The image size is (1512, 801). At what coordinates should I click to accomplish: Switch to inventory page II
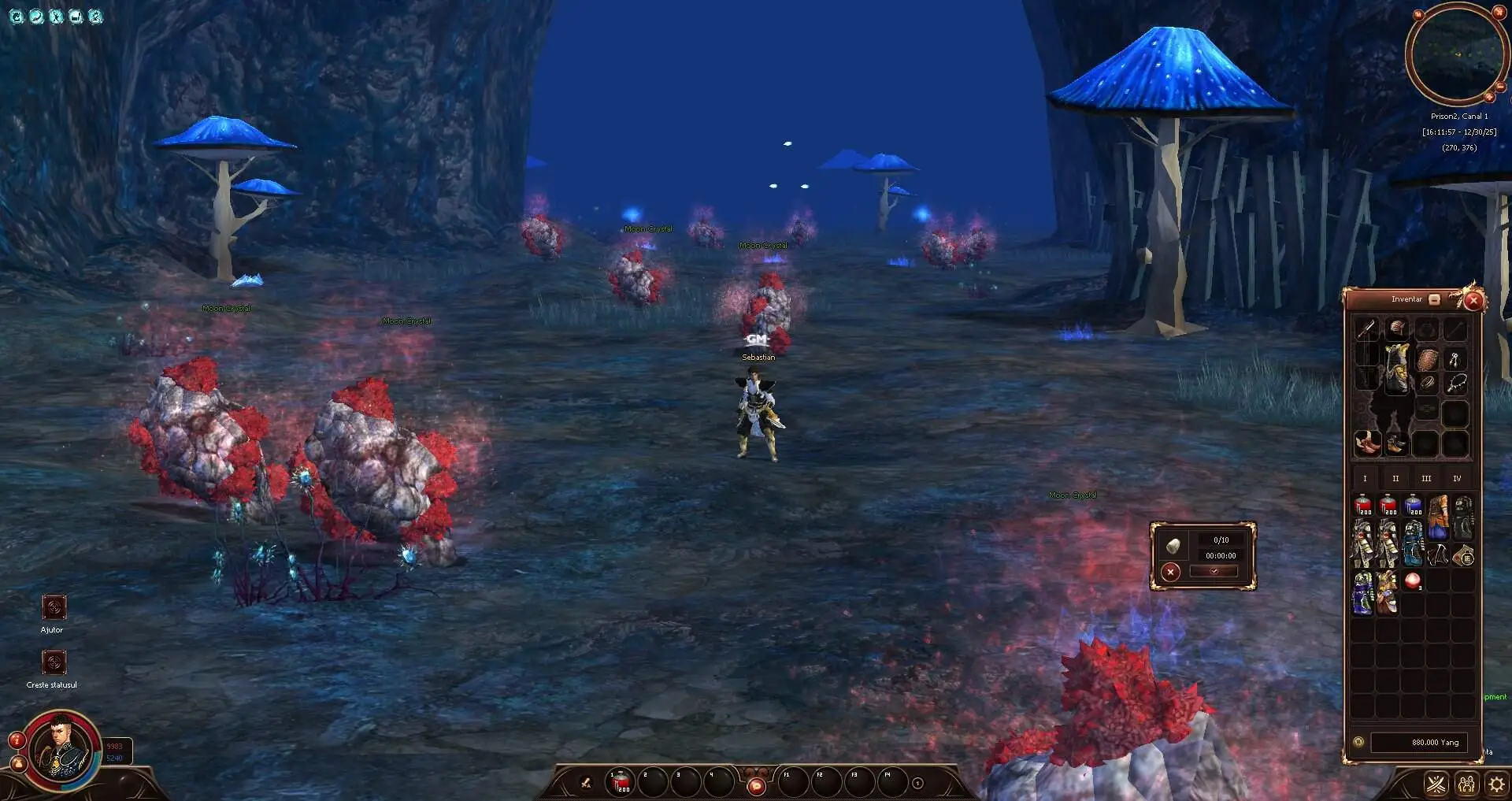coord(1395,478)
